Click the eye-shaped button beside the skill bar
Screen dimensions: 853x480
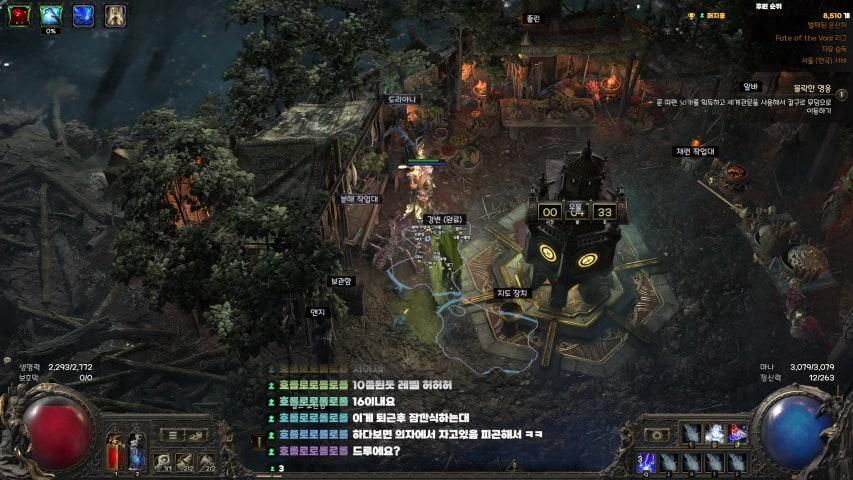point(659,435)
